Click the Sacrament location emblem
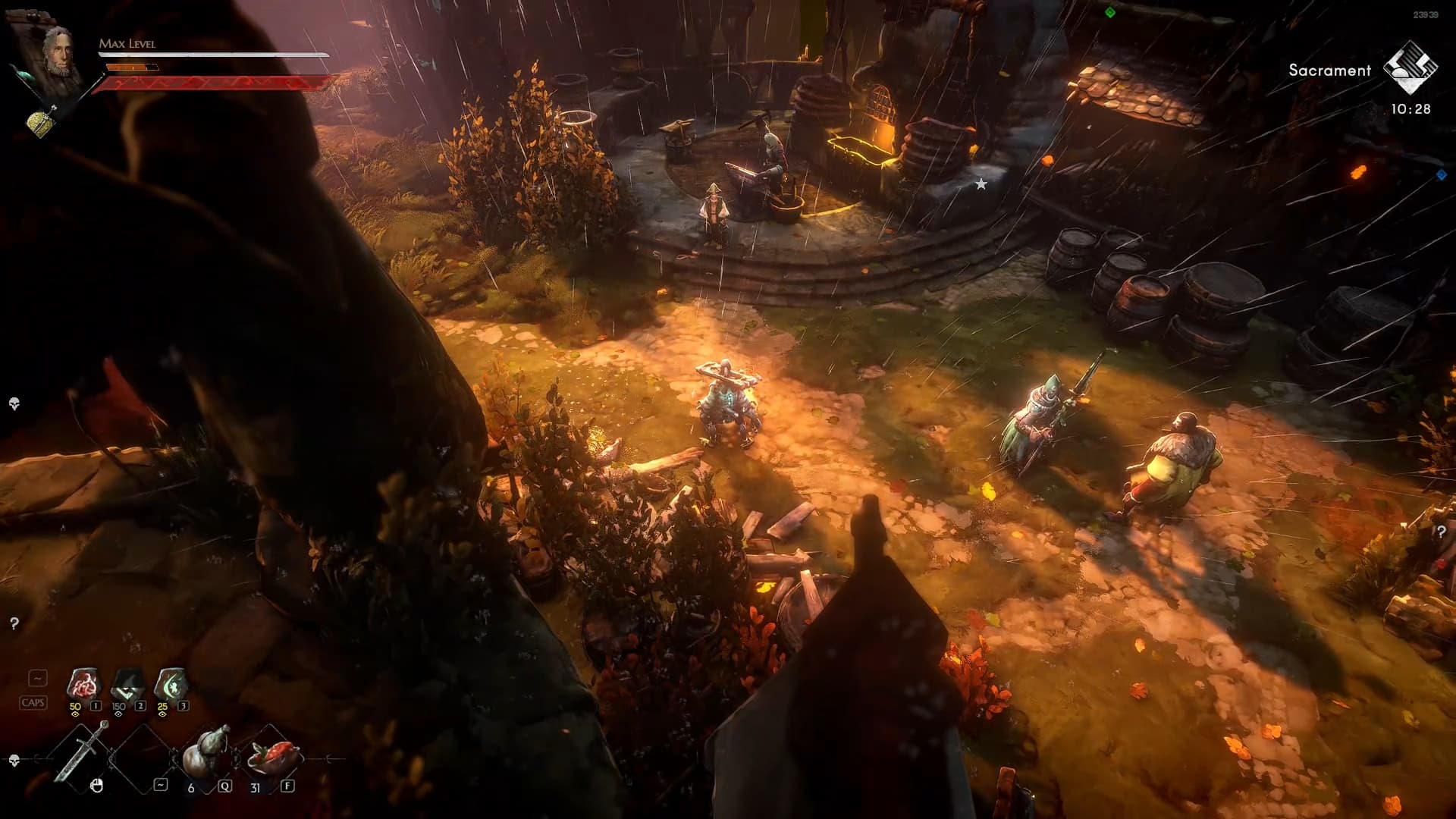1456x819 pixels. [1410, 69]
